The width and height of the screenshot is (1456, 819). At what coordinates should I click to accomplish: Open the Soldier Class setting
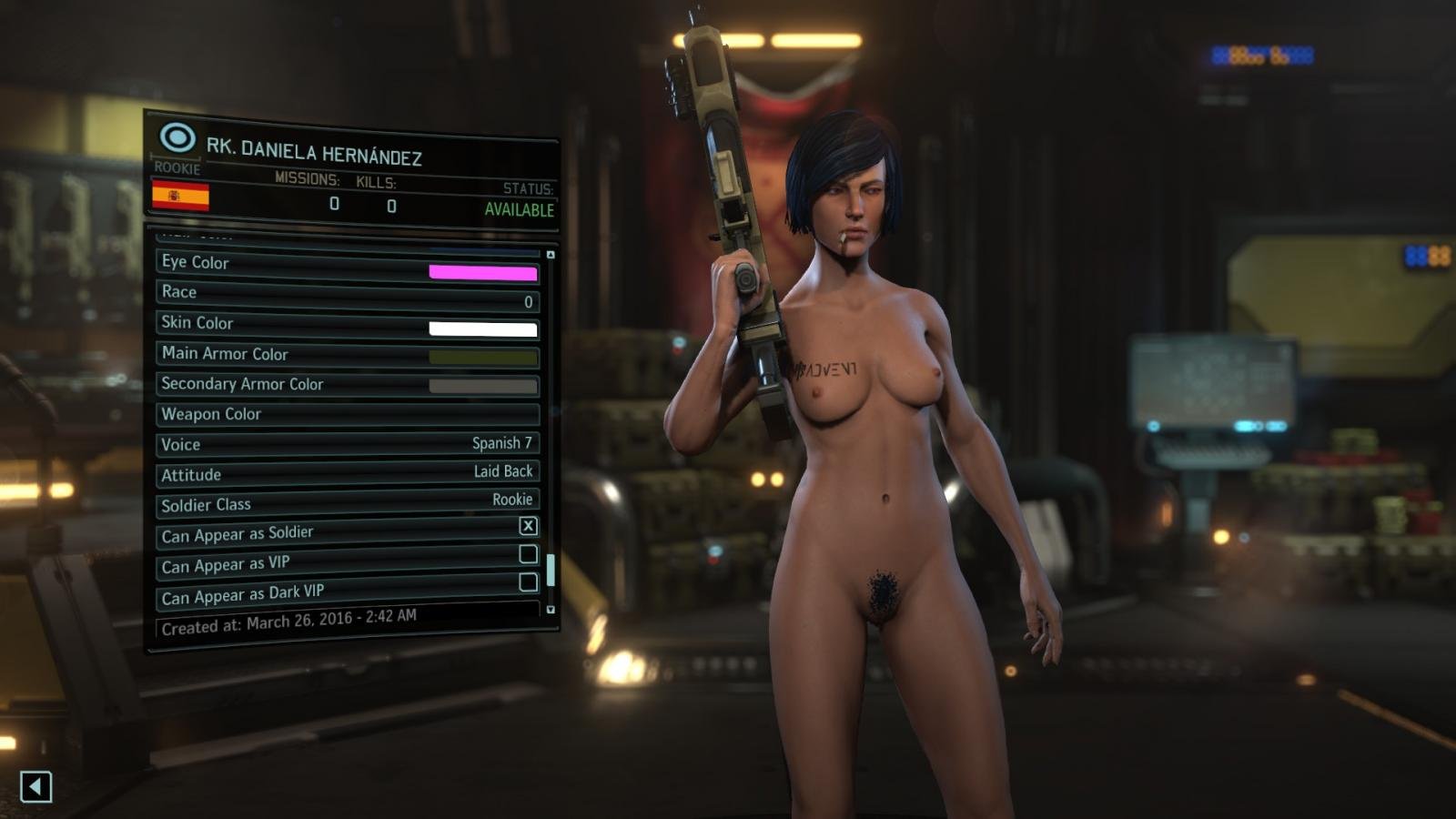(348, 501)
